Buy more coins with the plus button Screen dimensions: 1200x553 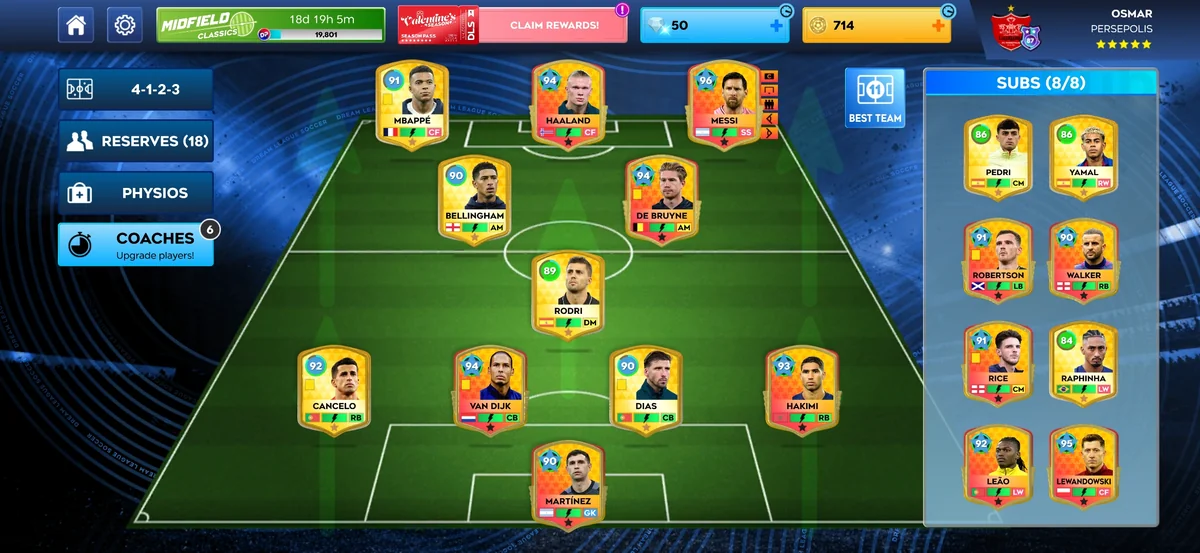tap(938, 25)
